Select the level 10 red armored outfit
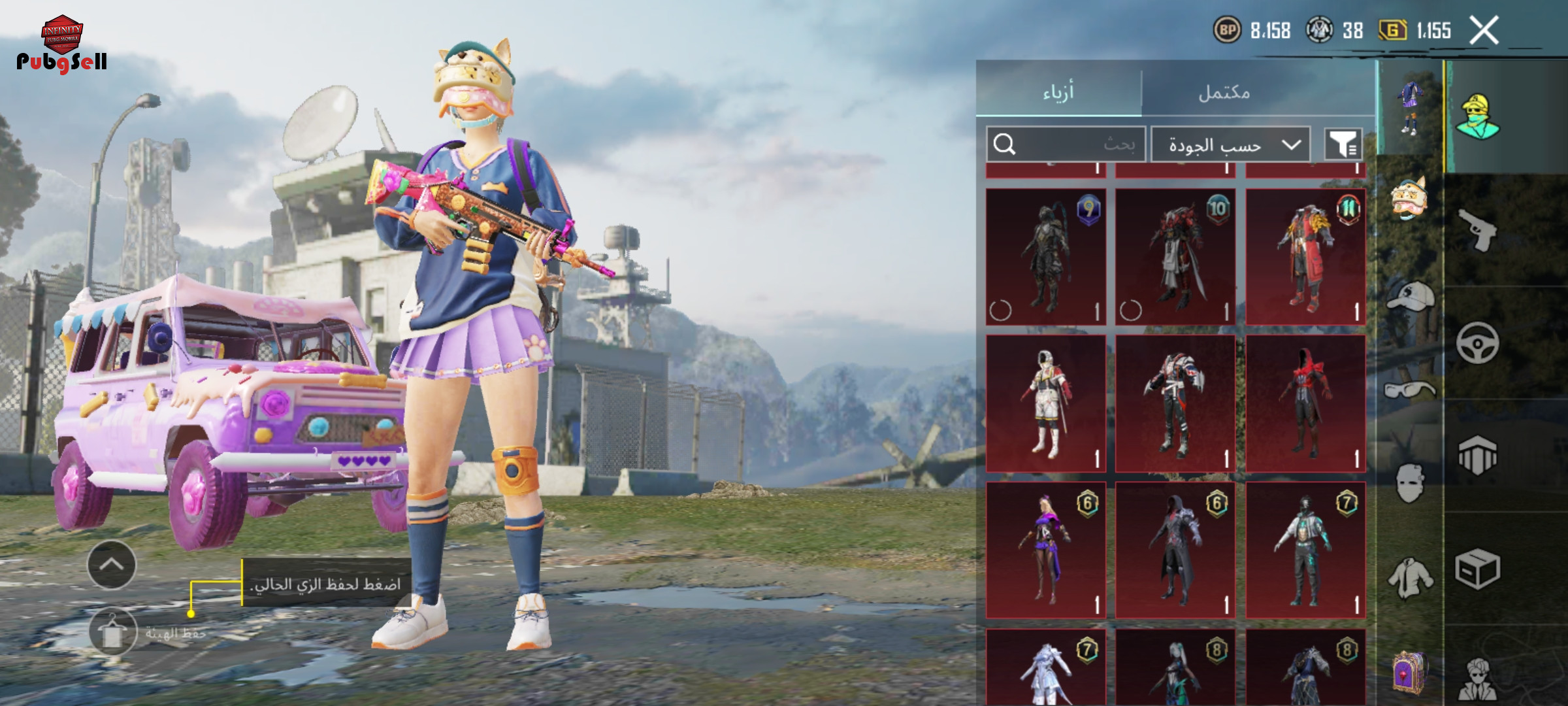Screen dimensions: 1568x706 (1175, 257)
